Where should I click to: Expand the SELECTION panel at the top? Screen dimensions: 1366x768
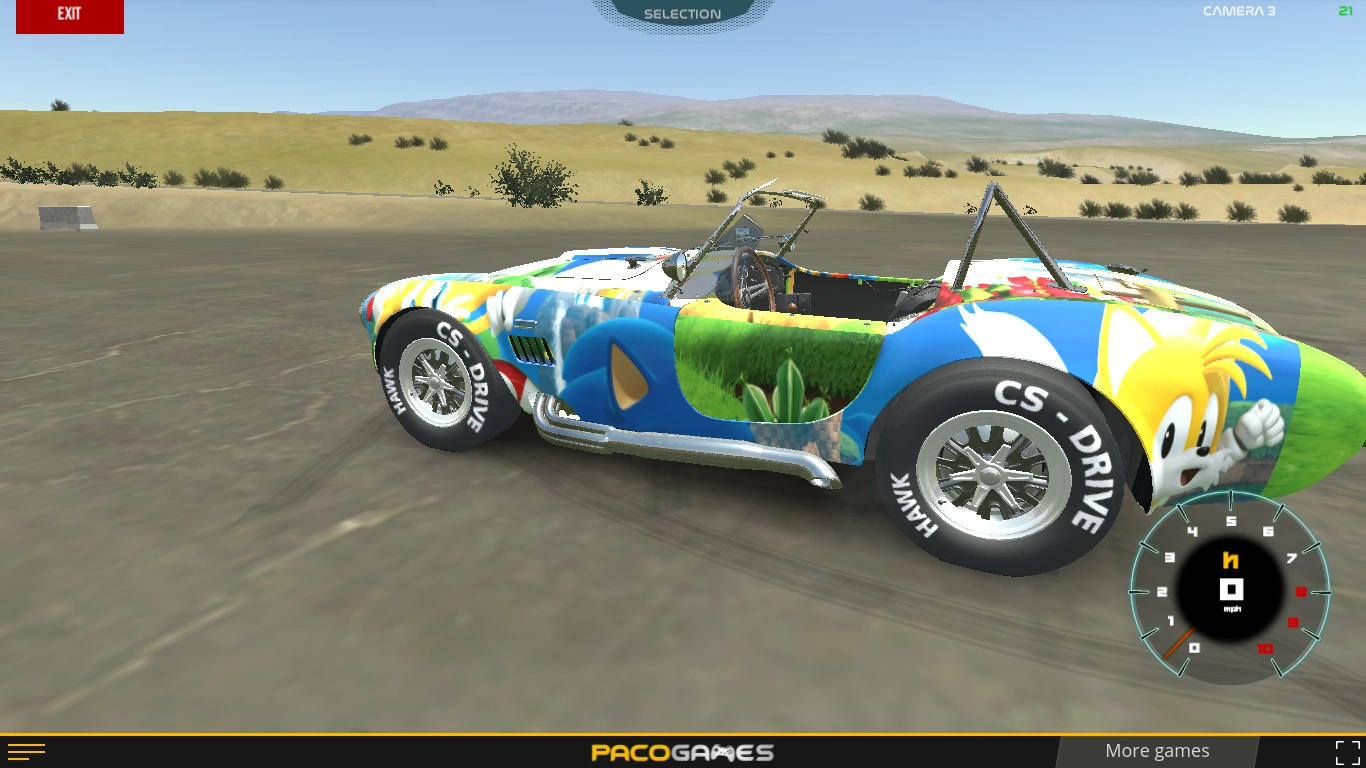(681, 13)
